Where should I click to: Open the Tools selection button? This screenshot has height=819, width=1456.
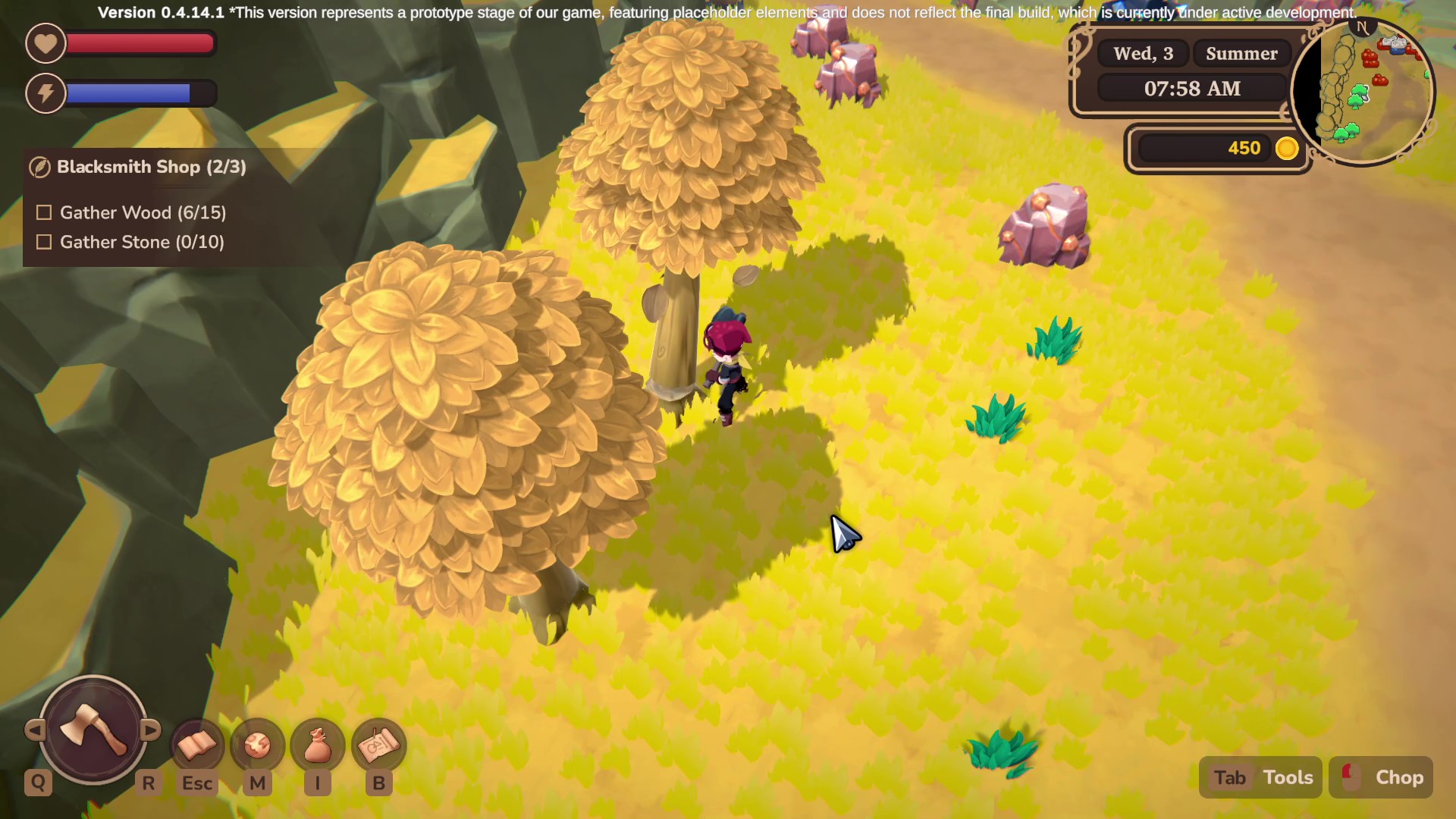(1260, 777)
